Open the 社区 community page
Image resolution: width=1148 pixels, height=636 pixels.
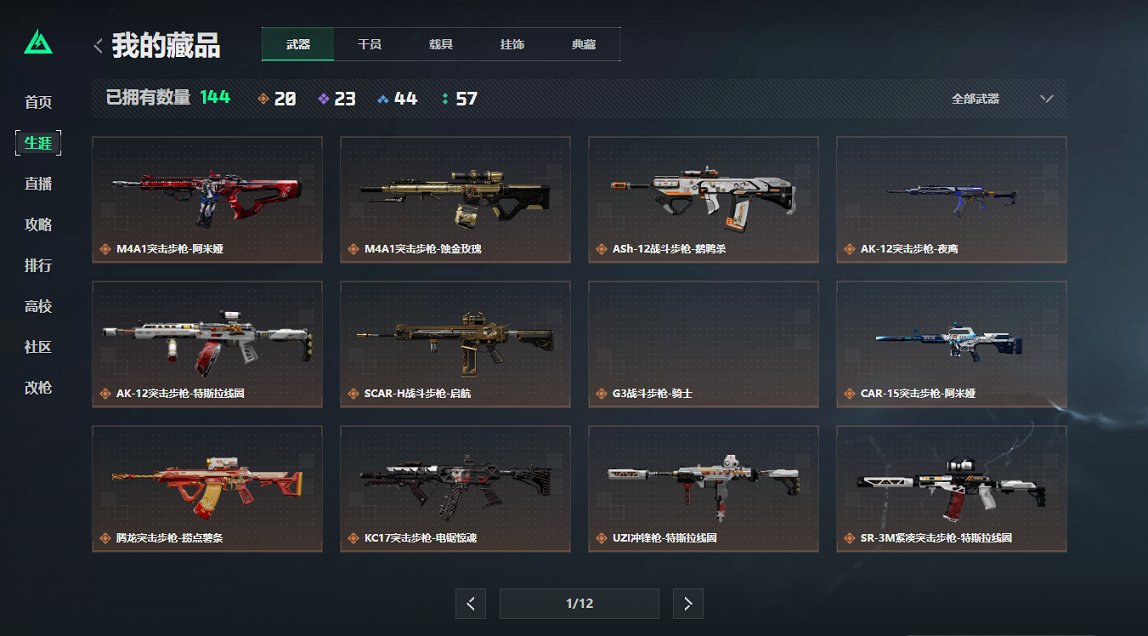tap(38, 347)
